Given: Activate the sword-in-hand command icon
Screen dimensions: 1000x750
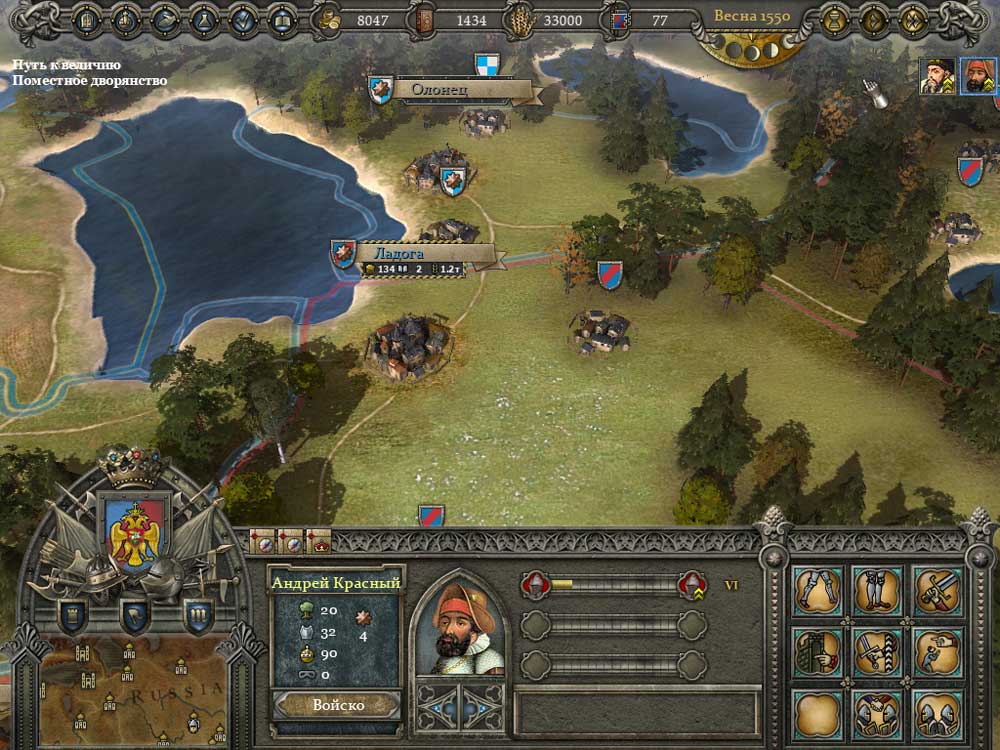Looking at the screenshot, I should (938, 591).
